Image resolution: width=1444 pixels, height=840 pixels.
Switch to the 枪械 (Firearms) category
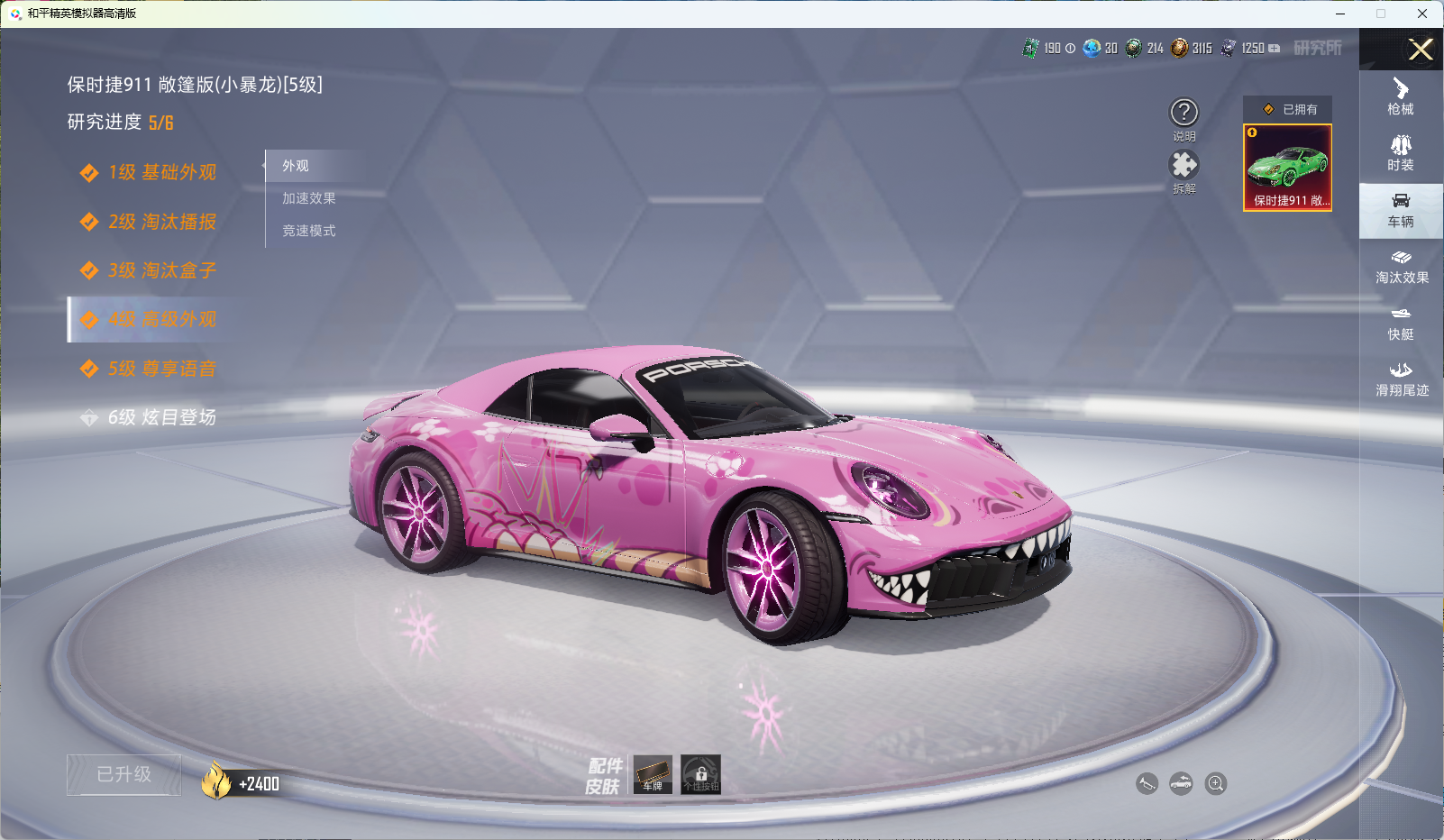1401,96
